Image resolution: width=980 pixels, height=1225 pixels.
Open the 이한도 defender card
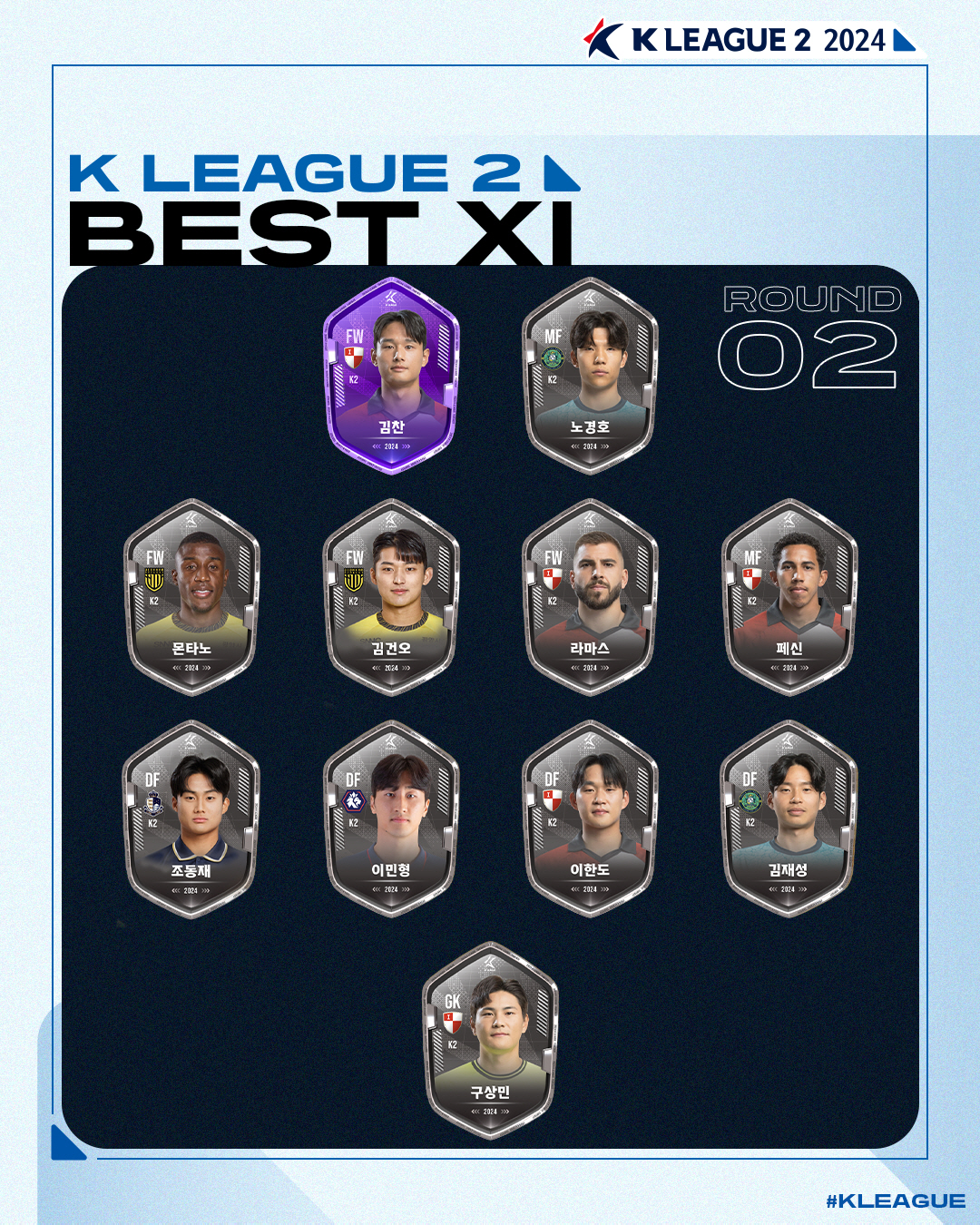click(590, 819)
